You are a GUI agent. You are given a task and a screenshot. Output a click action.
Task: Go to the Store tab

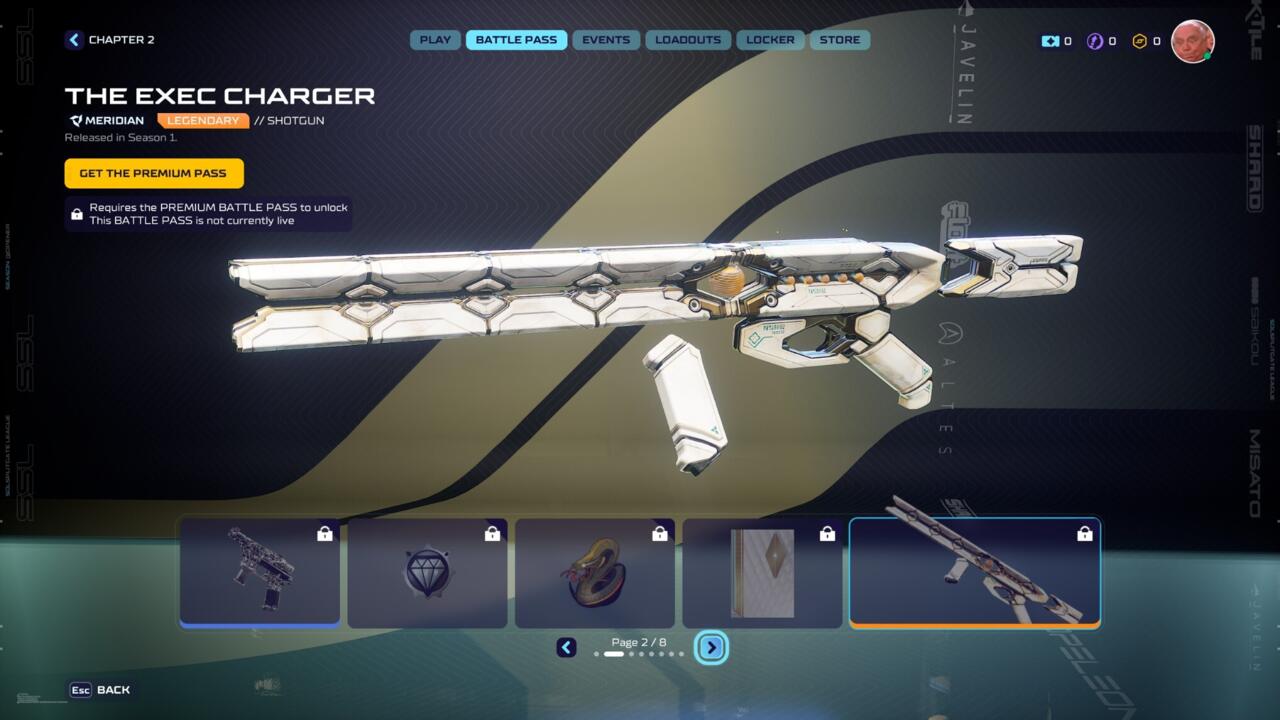[x=840, y=40]
